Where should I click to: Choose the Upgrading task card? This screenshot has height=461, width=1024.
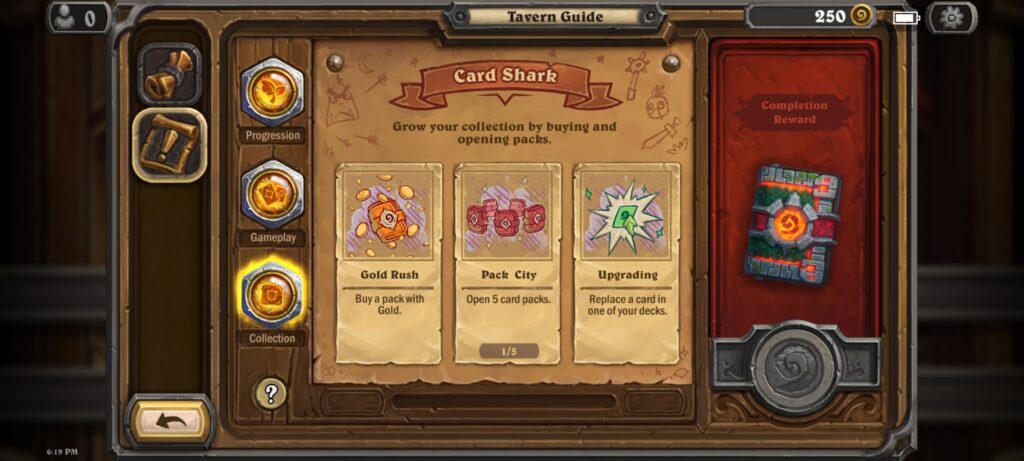click(627, 262)
